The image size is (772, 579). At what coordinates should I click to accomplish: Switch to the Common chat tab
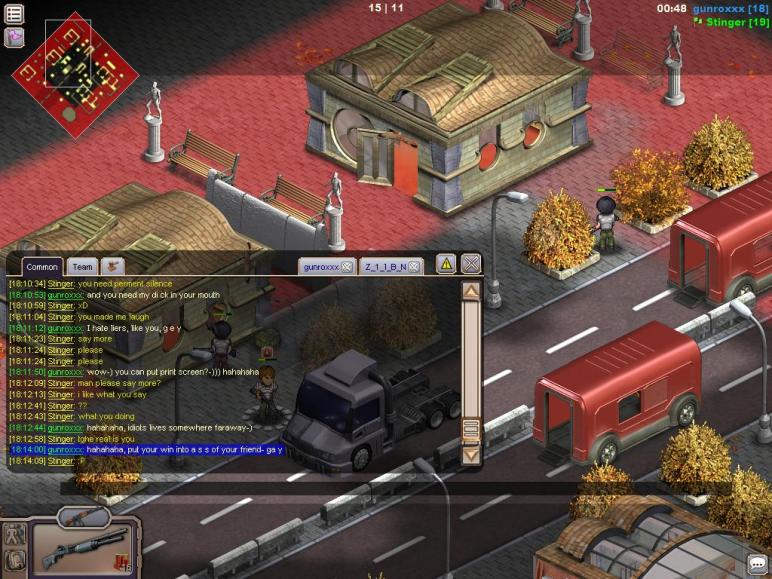[41, 267]
